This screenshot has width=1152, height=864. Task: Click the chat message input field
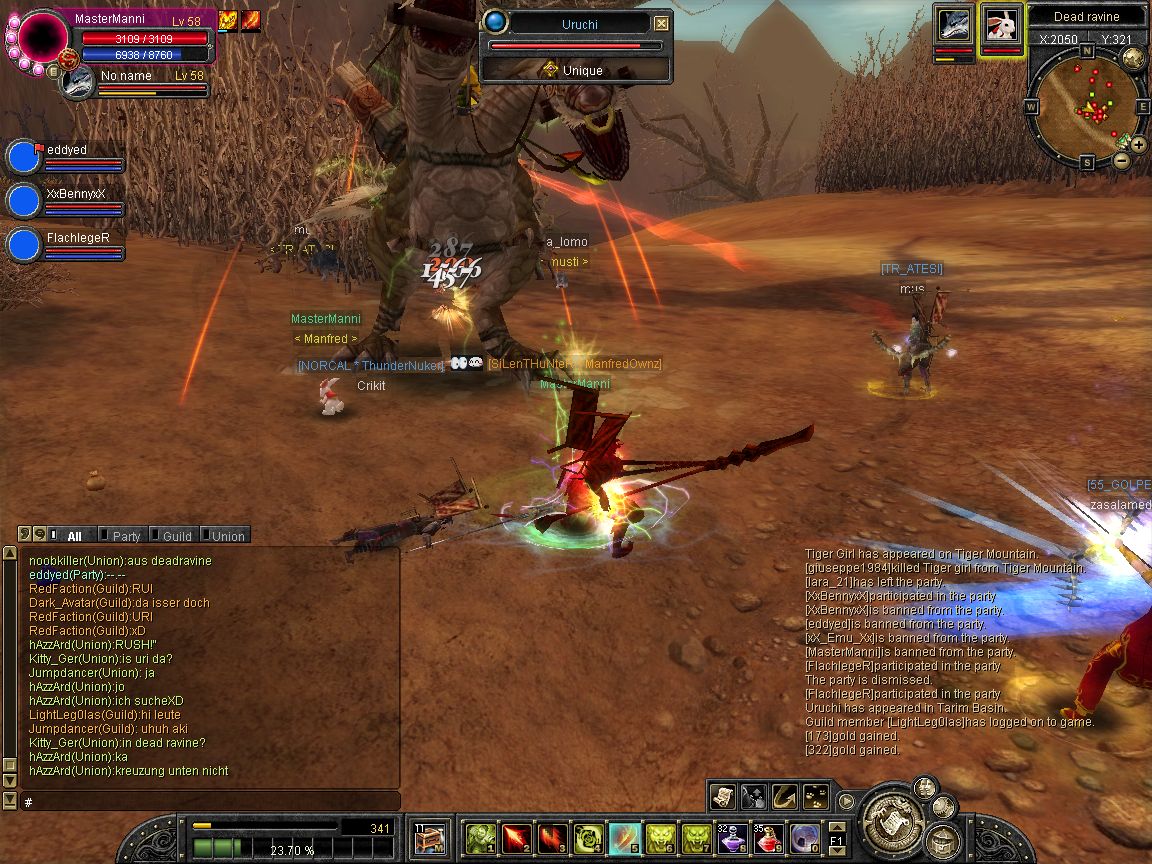click(x=210, y=802)
